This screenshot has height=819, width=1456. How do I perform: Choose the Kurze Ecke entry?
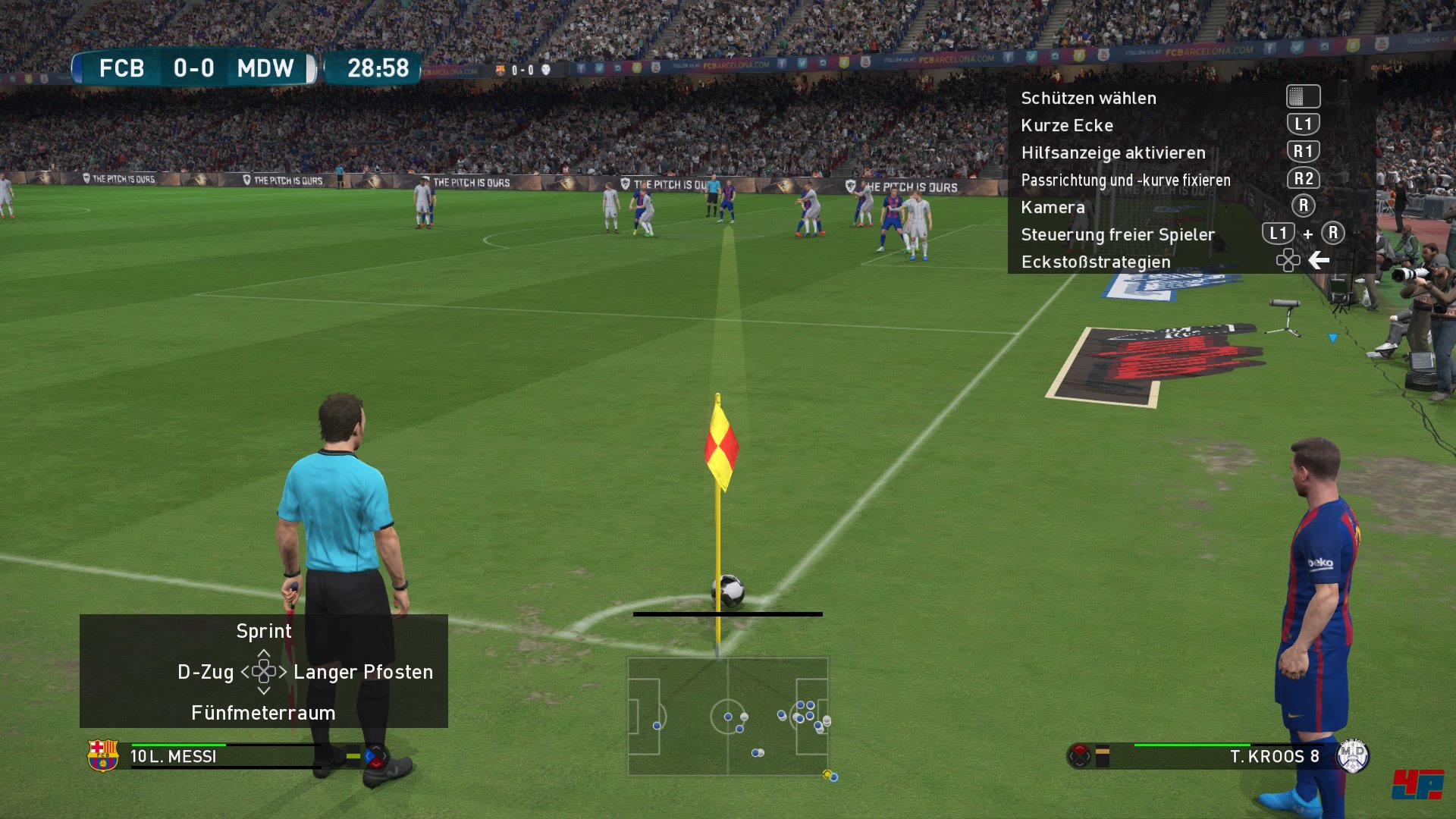coord(1067,125)
